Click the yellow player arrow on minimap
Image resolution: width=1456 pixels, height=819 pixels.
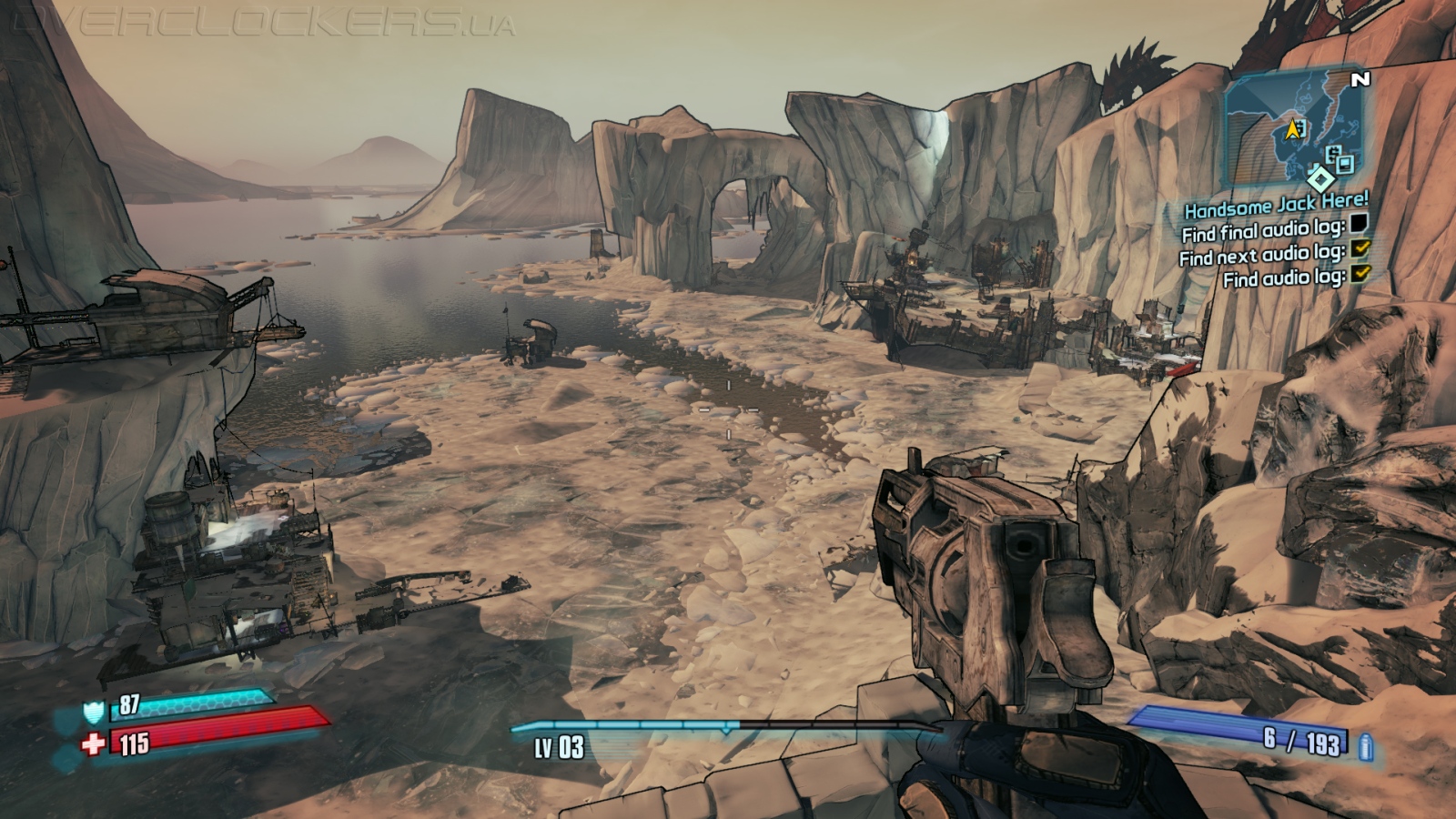(x=1292, y=130)
